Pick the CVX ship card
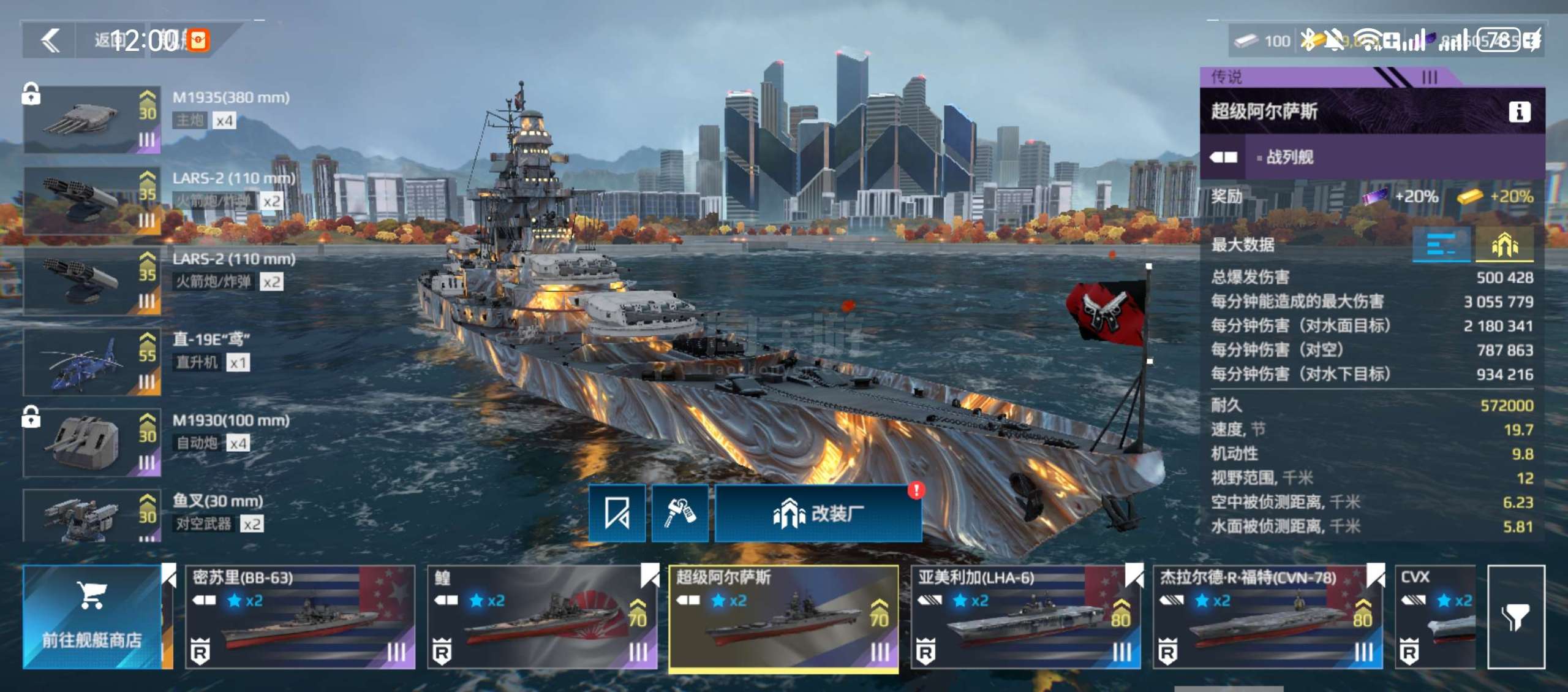The height and width of the screenshot is (692, 1568). pyautogui.click(x=1437, y=617)
